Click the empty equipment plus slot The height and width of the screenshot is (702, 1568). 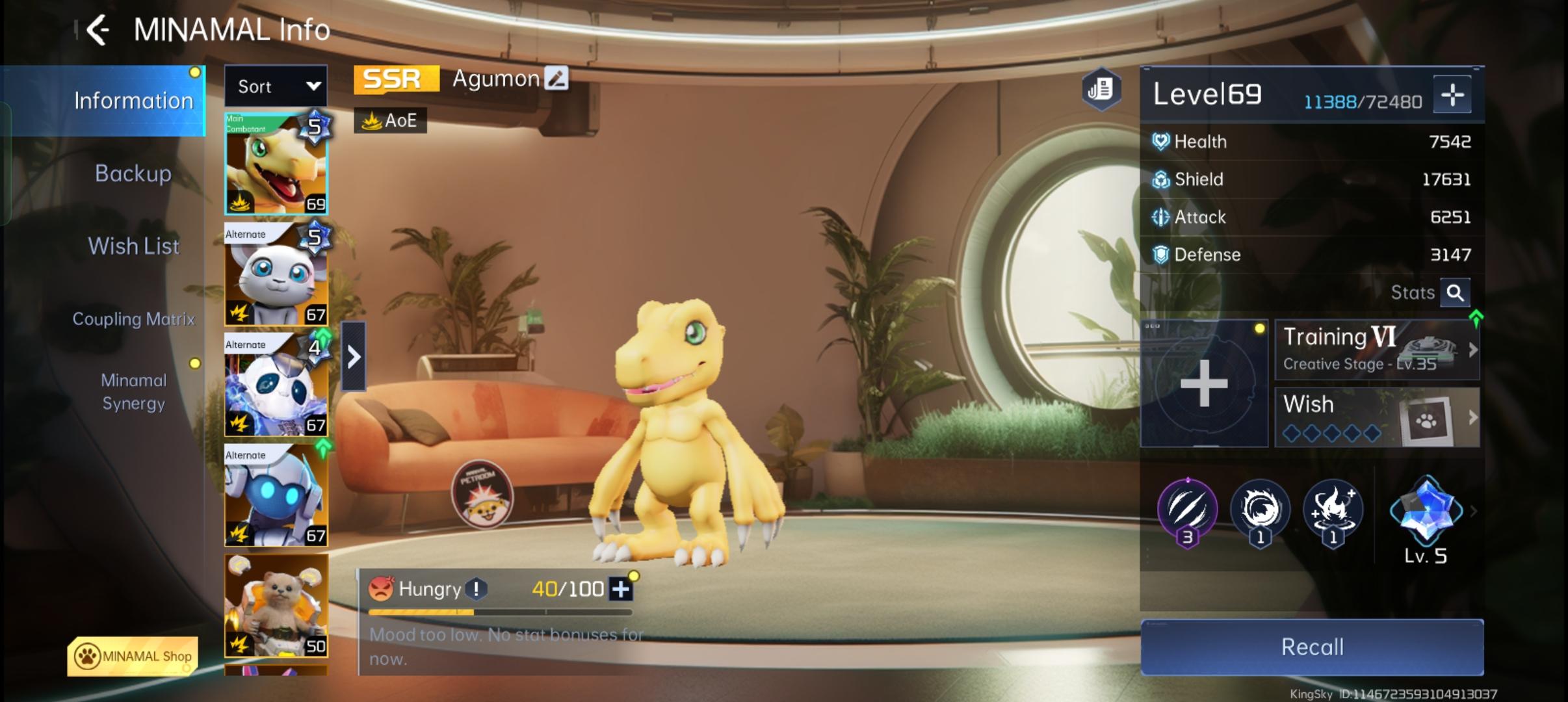coord(1204,383)
